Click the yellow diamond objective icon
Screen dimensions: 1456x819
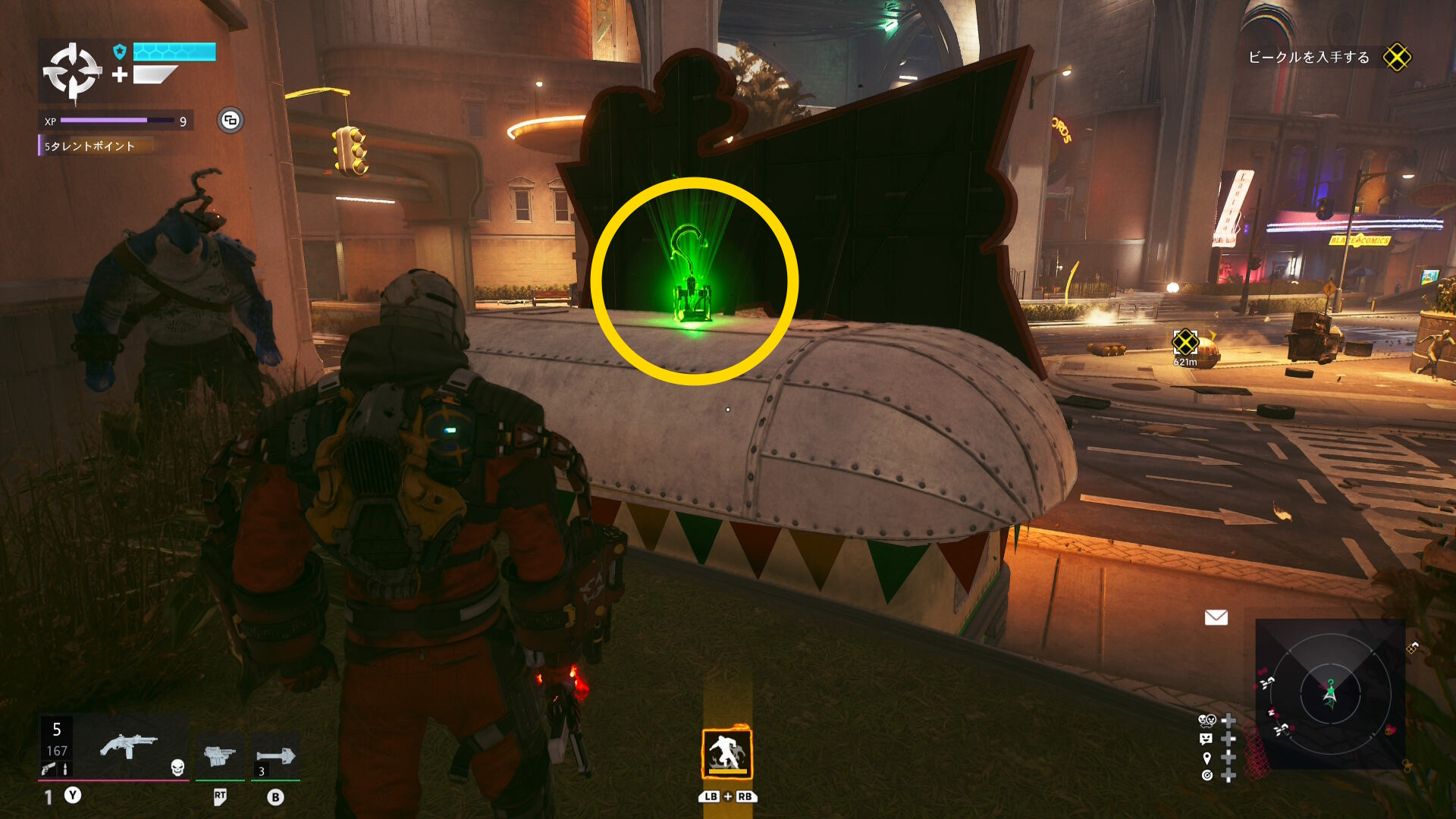tap(1396, 58)
